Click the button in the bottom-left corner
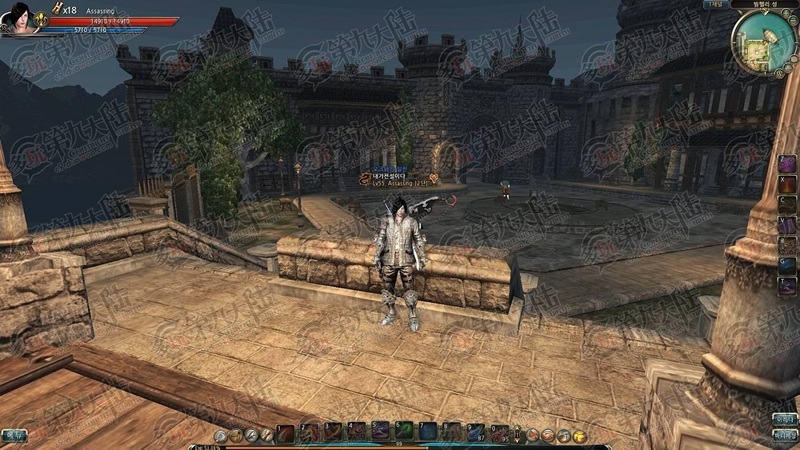Image resolution: width=800 pixels, height=450 pixels. point(13,436)
